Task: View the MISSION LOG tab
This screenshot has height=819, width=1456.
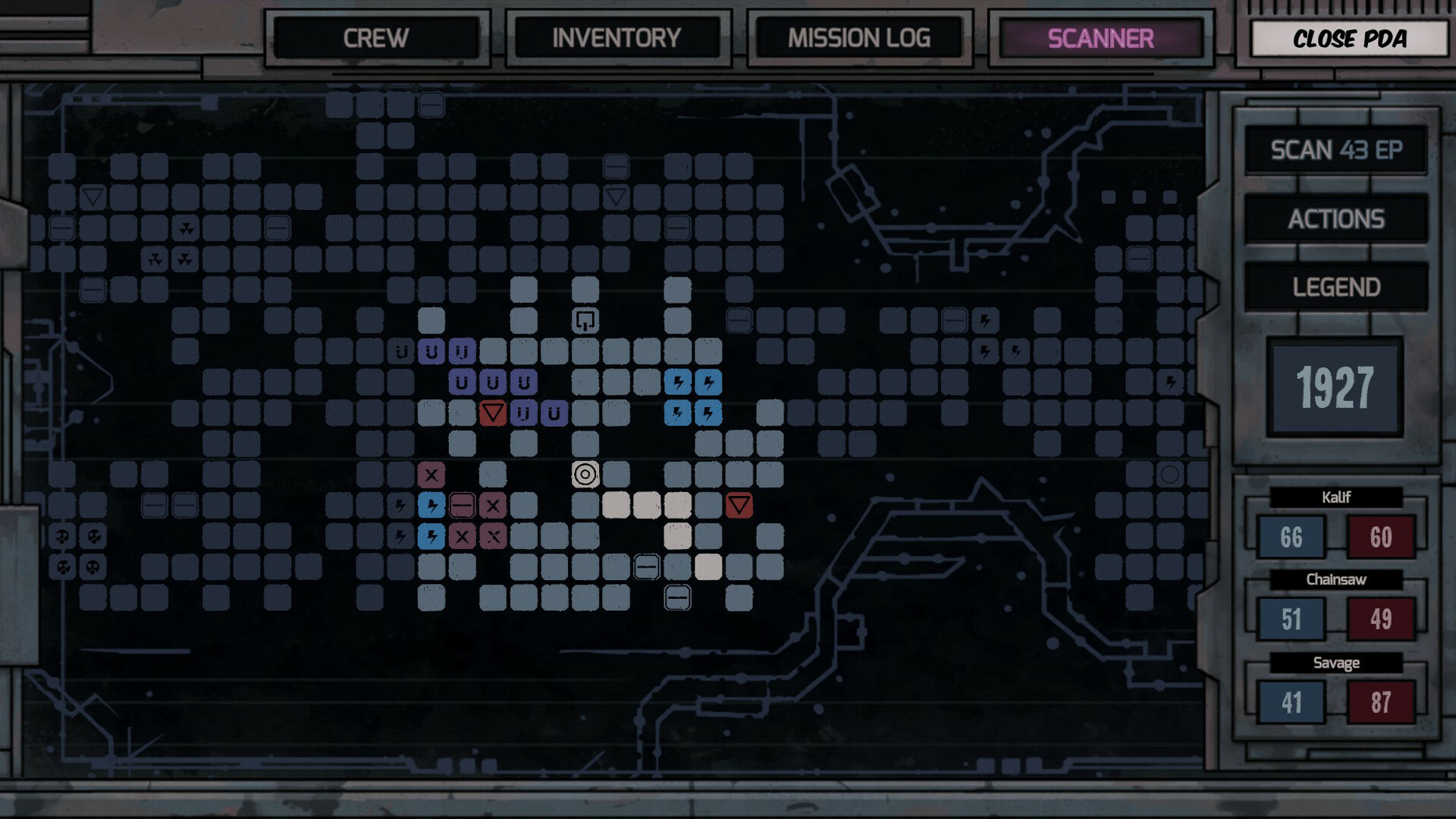Action: click(x=860, y=39)
